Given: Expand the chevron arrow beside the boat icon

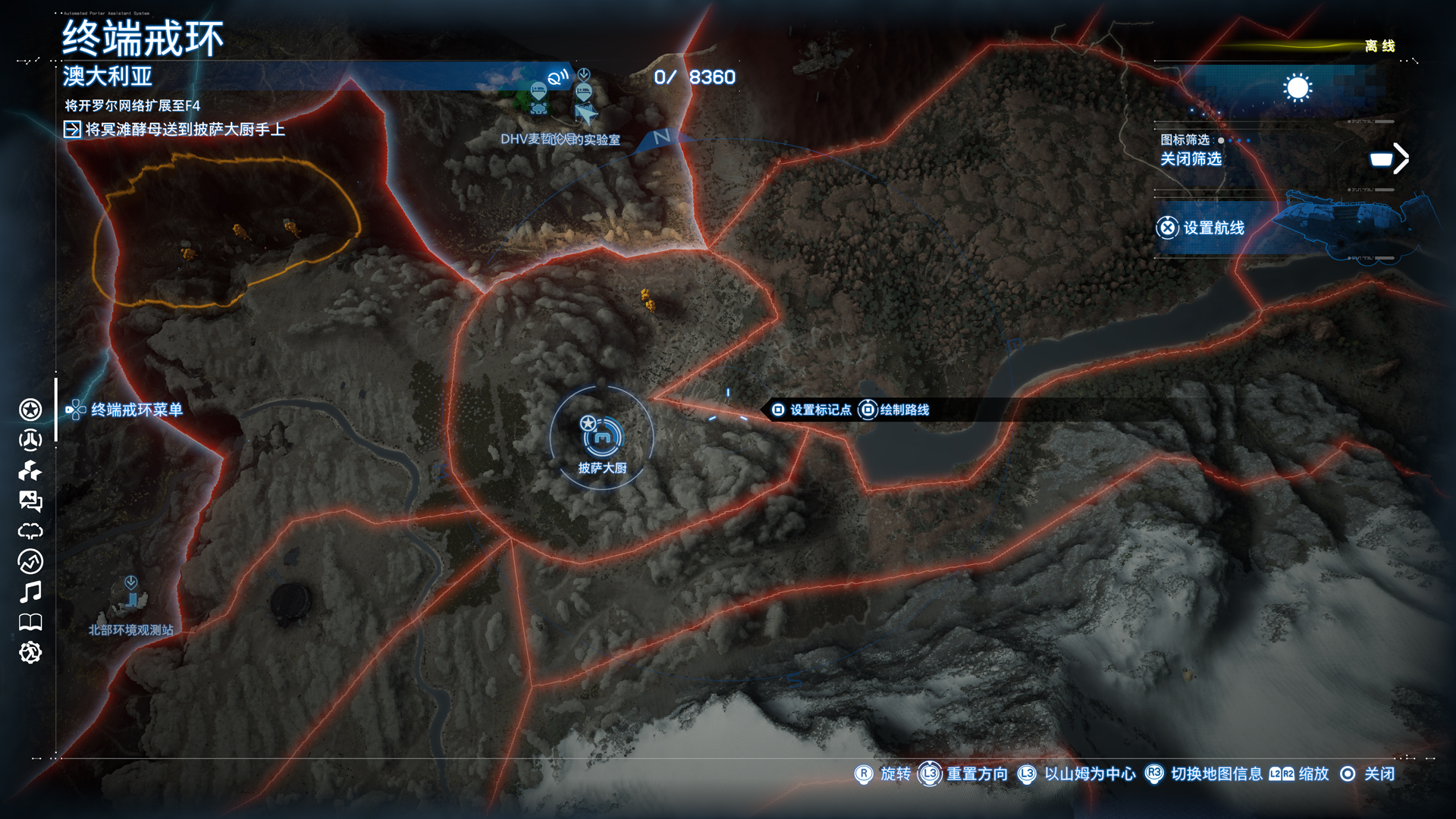Looking at the screenshot, I should pos(1401,158).
